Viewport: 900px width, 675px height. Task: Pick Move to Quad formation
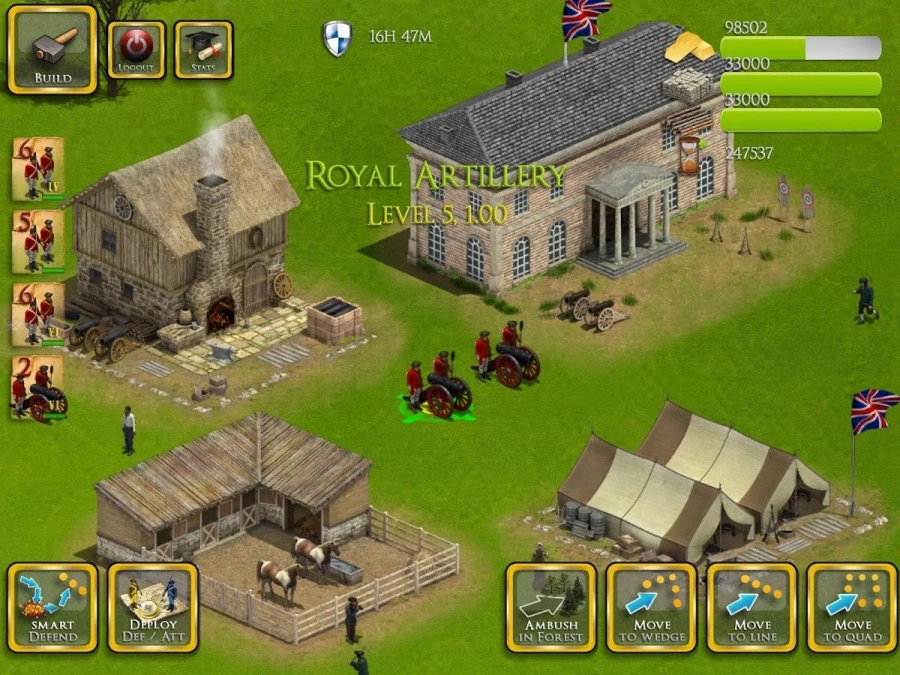852,607
